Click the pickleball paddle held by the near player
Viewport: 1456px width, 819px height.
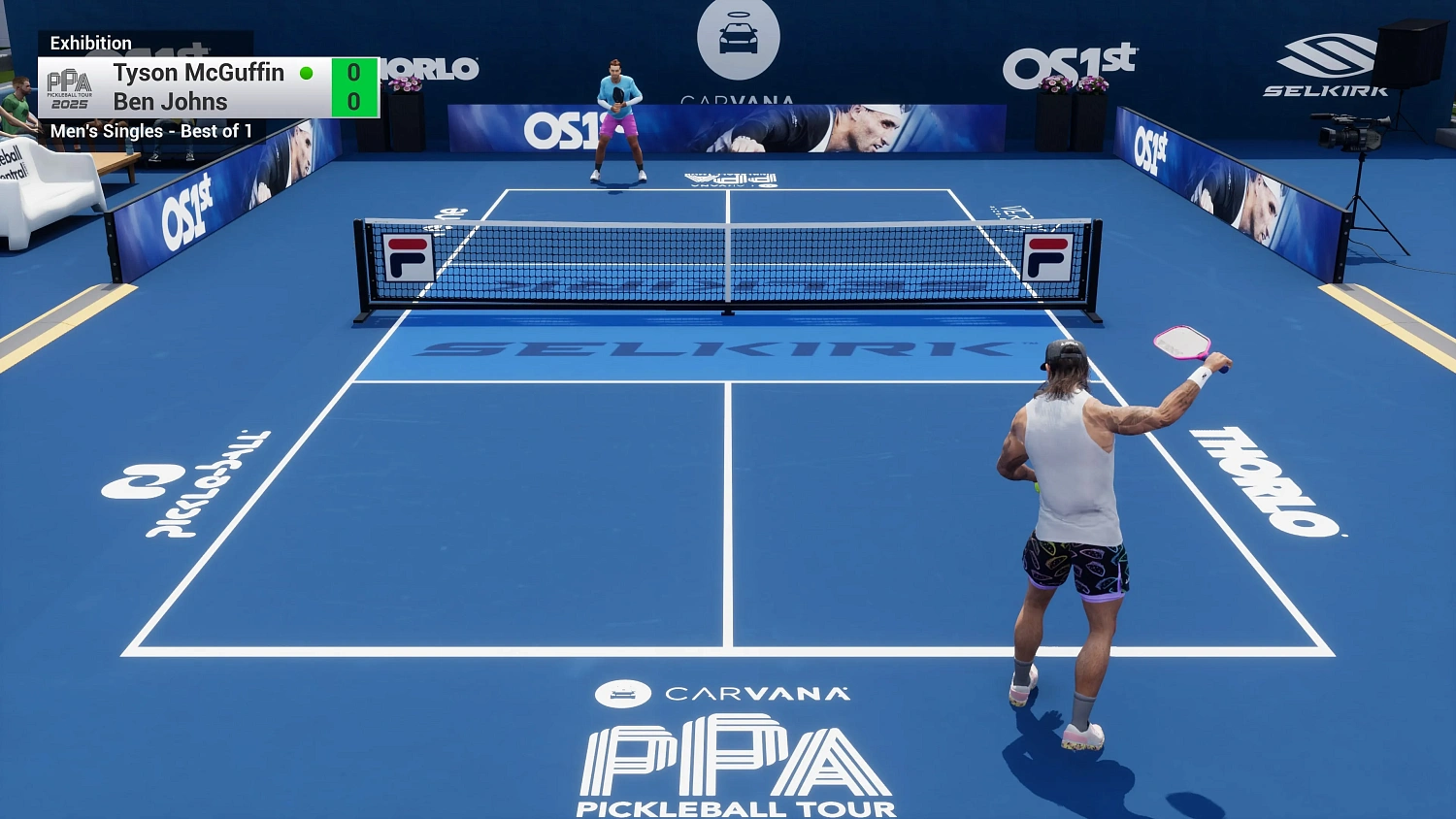pyautogui.click(x=1179, y=344)
